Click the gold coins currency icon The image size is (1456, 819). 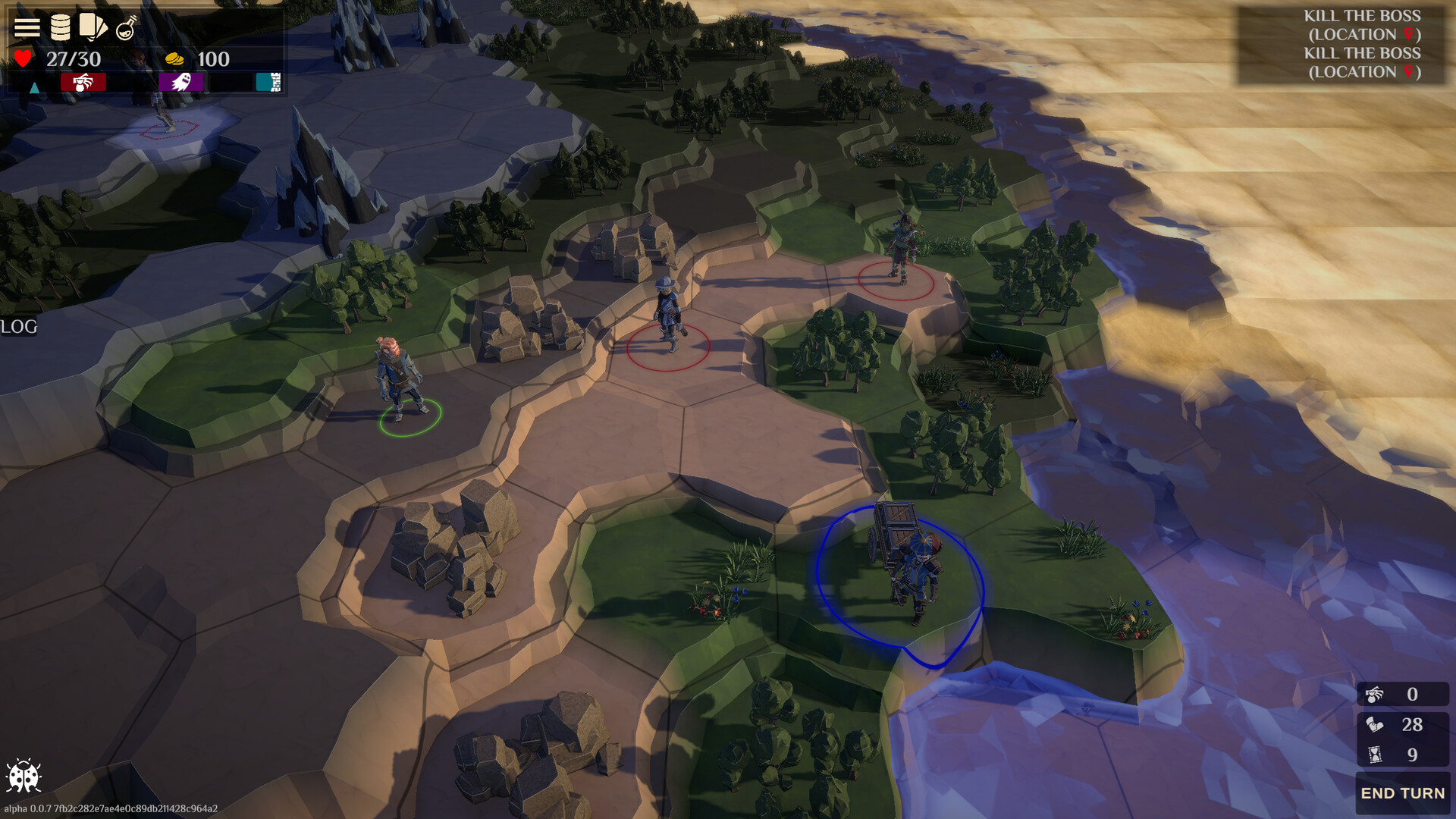[175, 59]
